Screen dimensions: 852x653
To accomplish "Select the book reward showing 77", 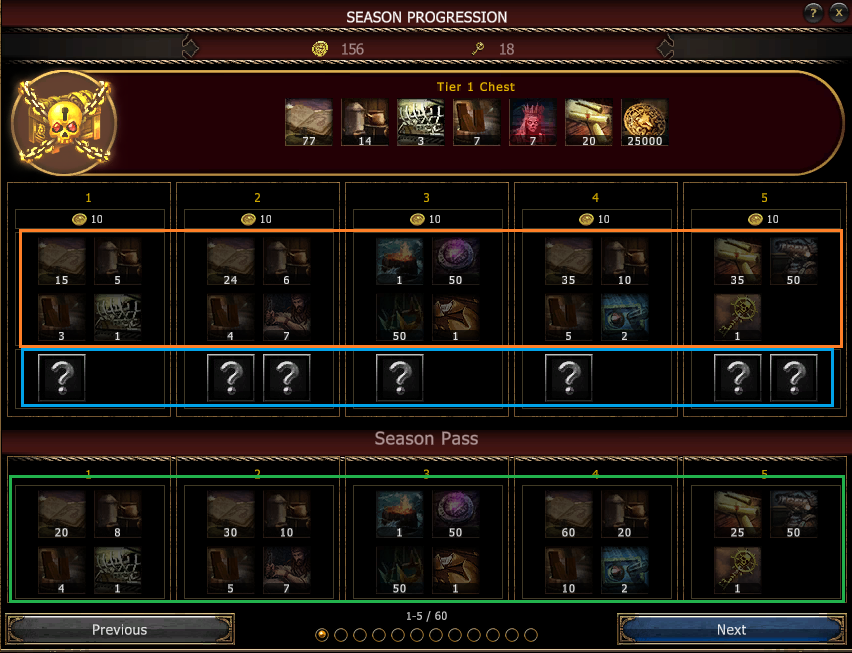I will pyautogui.click(x=309, y=122).
